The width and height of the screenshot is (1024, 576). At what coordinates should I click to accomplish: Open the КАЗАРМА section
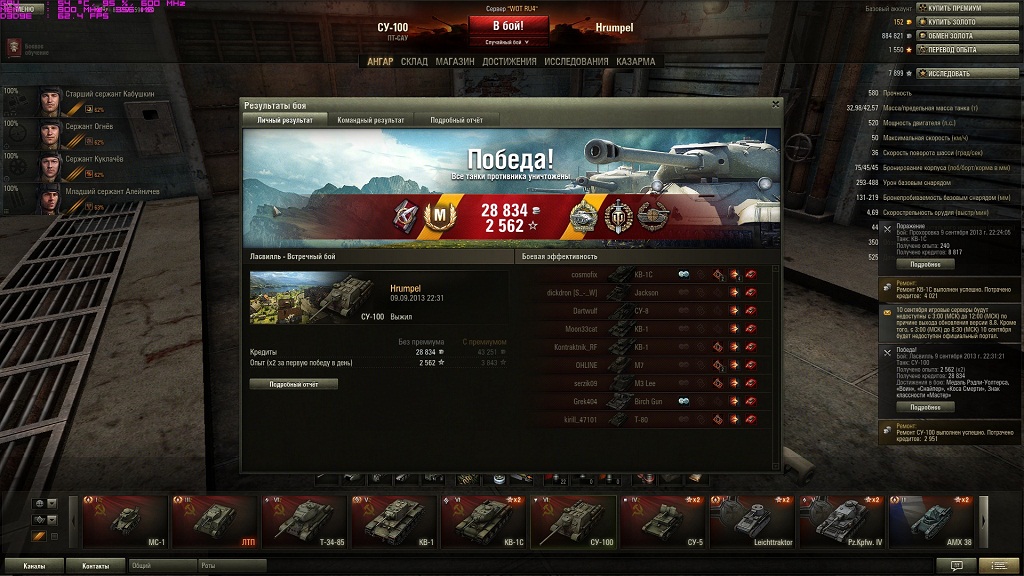pyautogui.click(x=636, y=61)
